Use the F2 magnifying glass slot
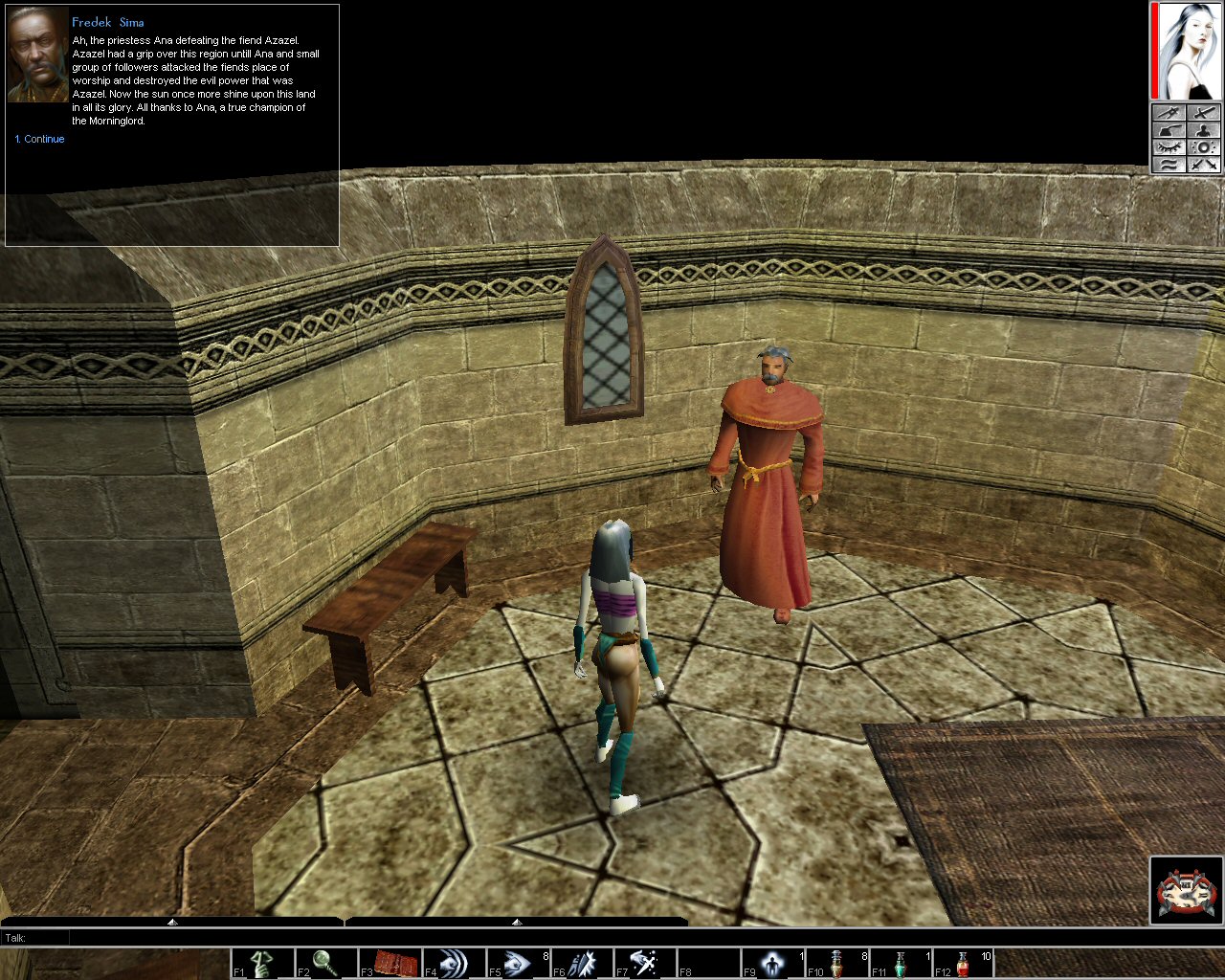The width and height of the screenshot is (1225, 980). [x=326, y=963]
